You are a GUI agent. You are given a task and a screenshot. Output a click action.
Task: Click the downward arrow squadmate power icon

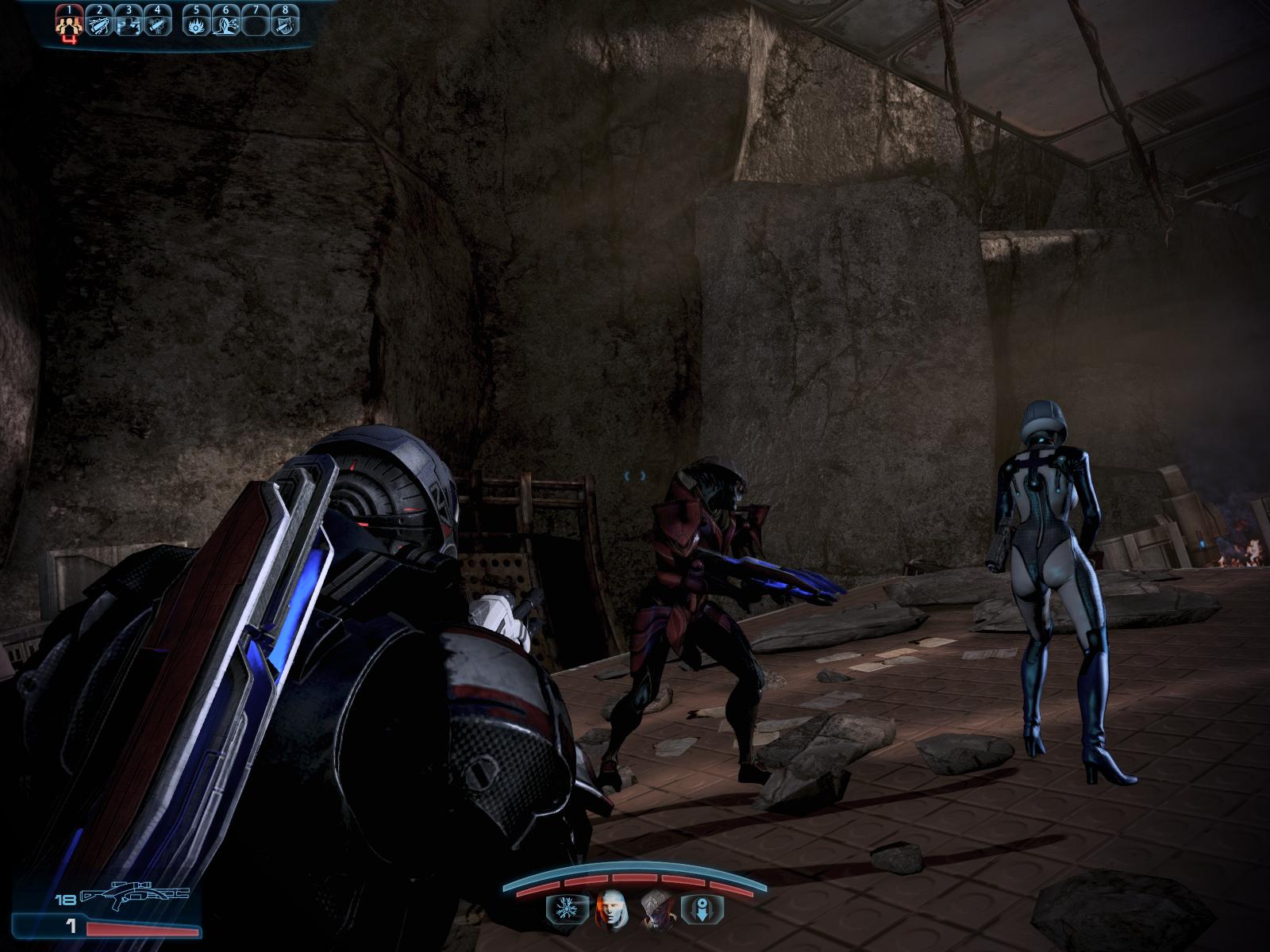702,908
